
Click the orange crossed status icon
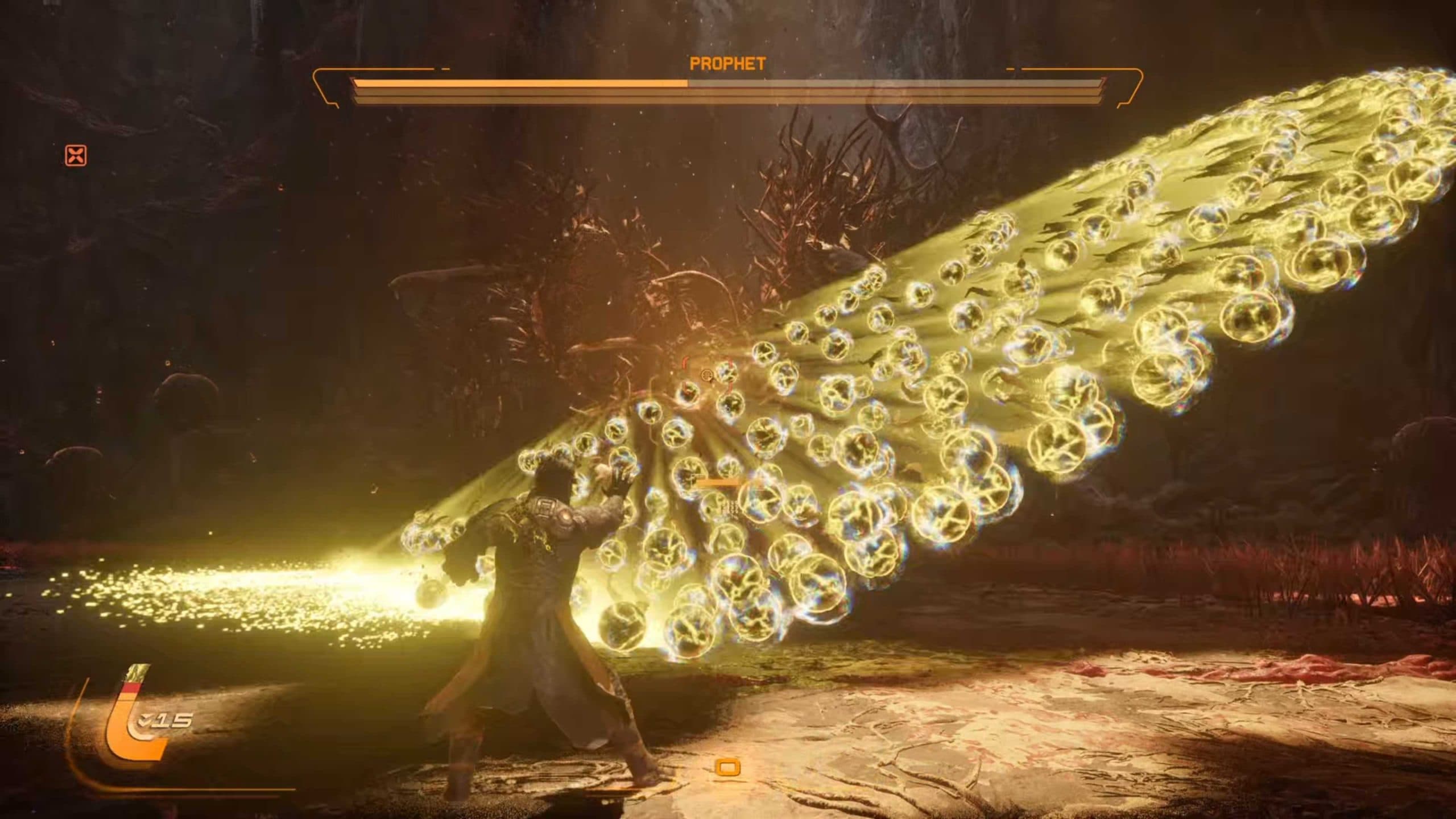(x=76, y=155)
